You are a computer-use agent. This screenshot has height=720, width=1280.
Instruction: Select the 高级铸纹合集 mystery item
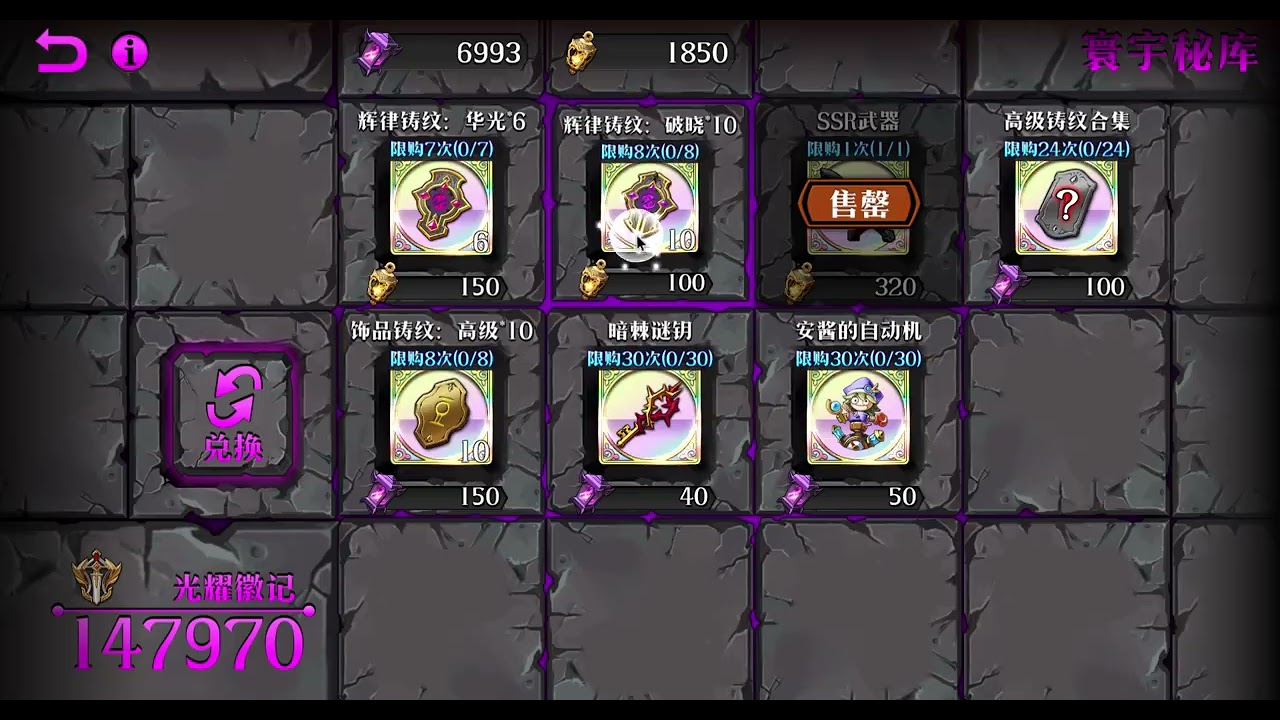[x=1066, y=207]
